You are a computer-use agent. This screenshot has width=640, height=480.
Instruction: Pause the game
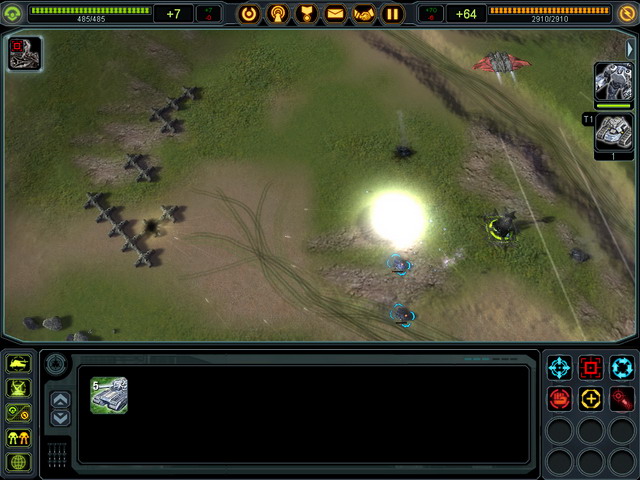pyautogui.click(x=393, y=14)
